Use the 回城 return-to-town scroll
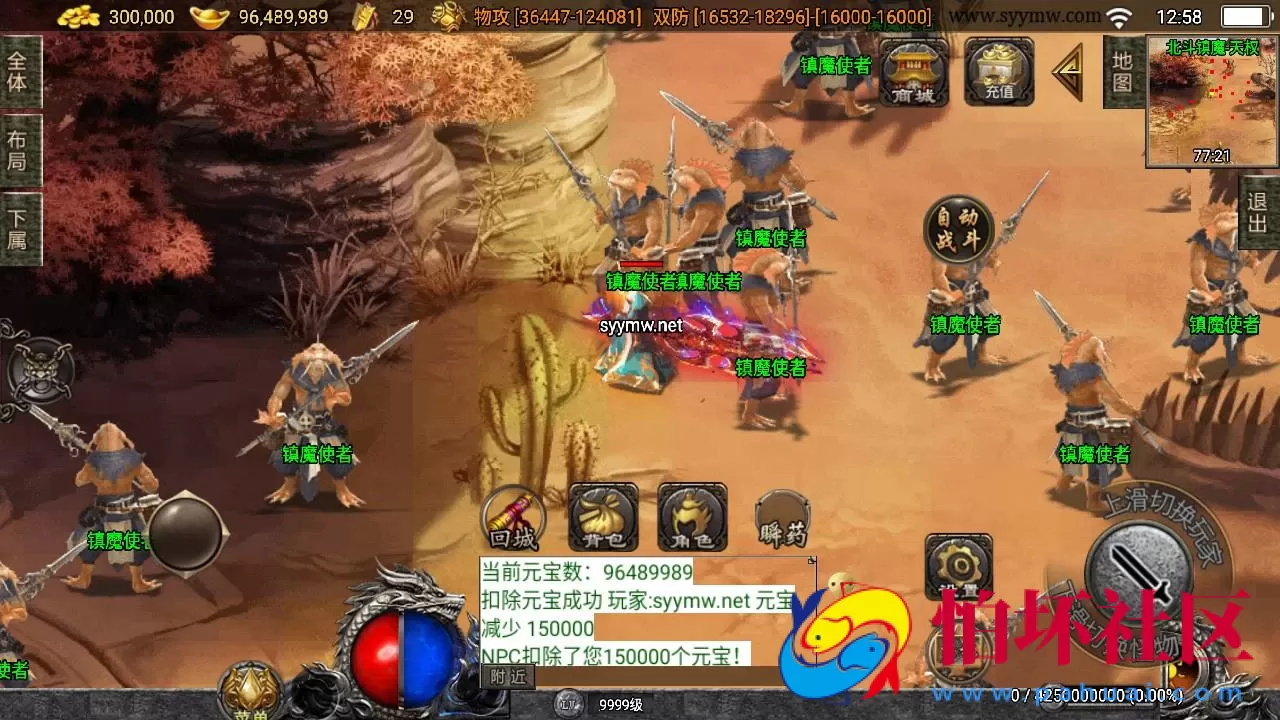Screen dimensions: 1280x720 point(511,518)
